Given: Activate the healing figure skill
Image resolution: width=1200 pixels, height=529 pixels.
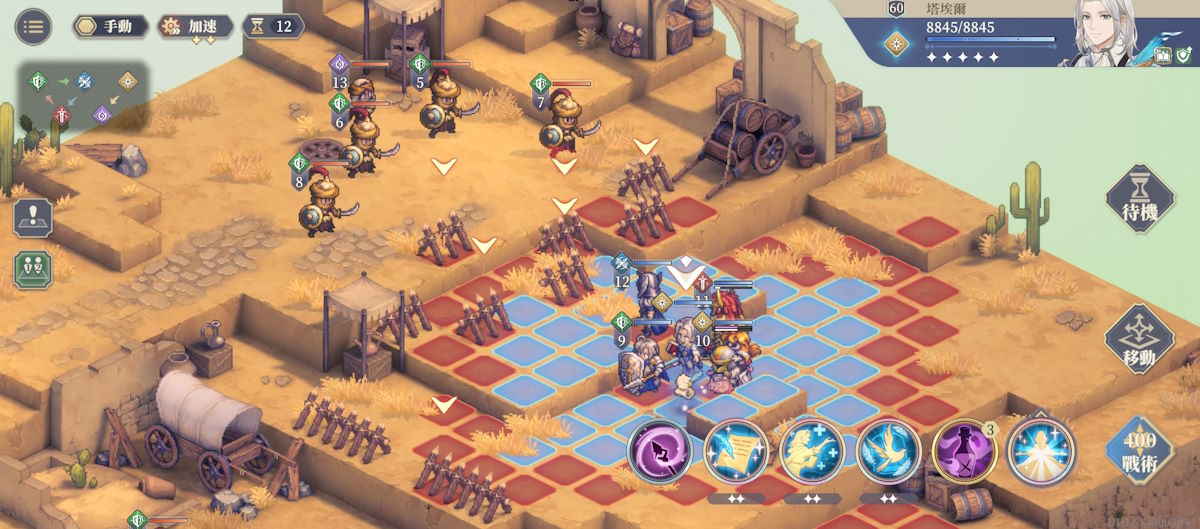Looking at the screenshot, I should pos(811,452).
